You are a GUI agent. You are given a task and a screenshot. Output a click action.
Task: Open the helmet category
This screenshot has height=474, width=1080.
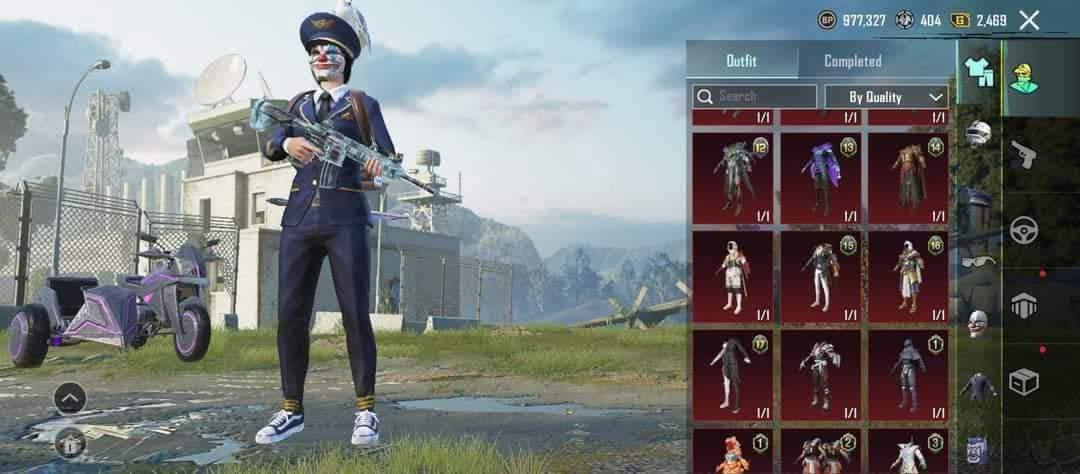(978, 133)
